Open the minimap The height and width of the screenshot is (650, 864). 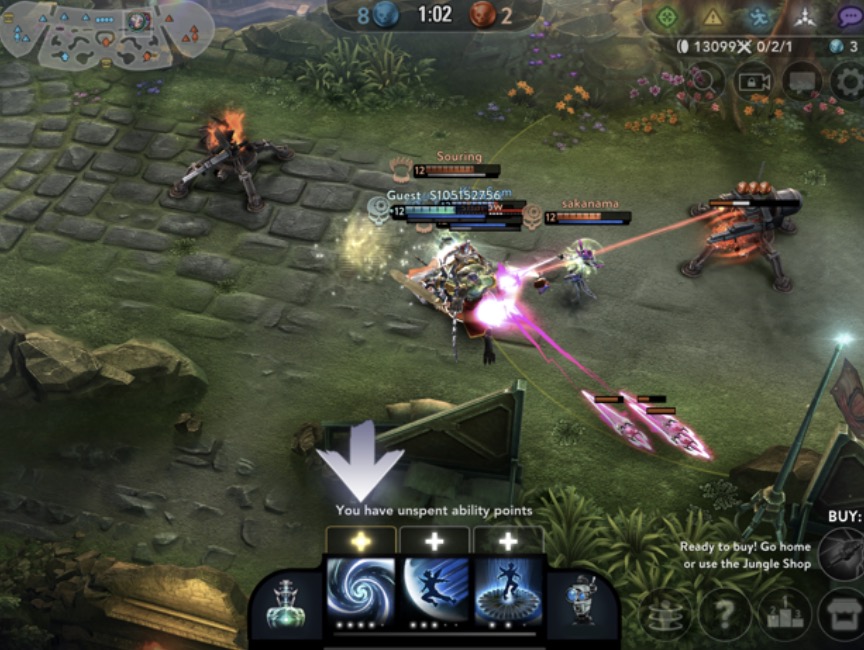pos(106,34)
